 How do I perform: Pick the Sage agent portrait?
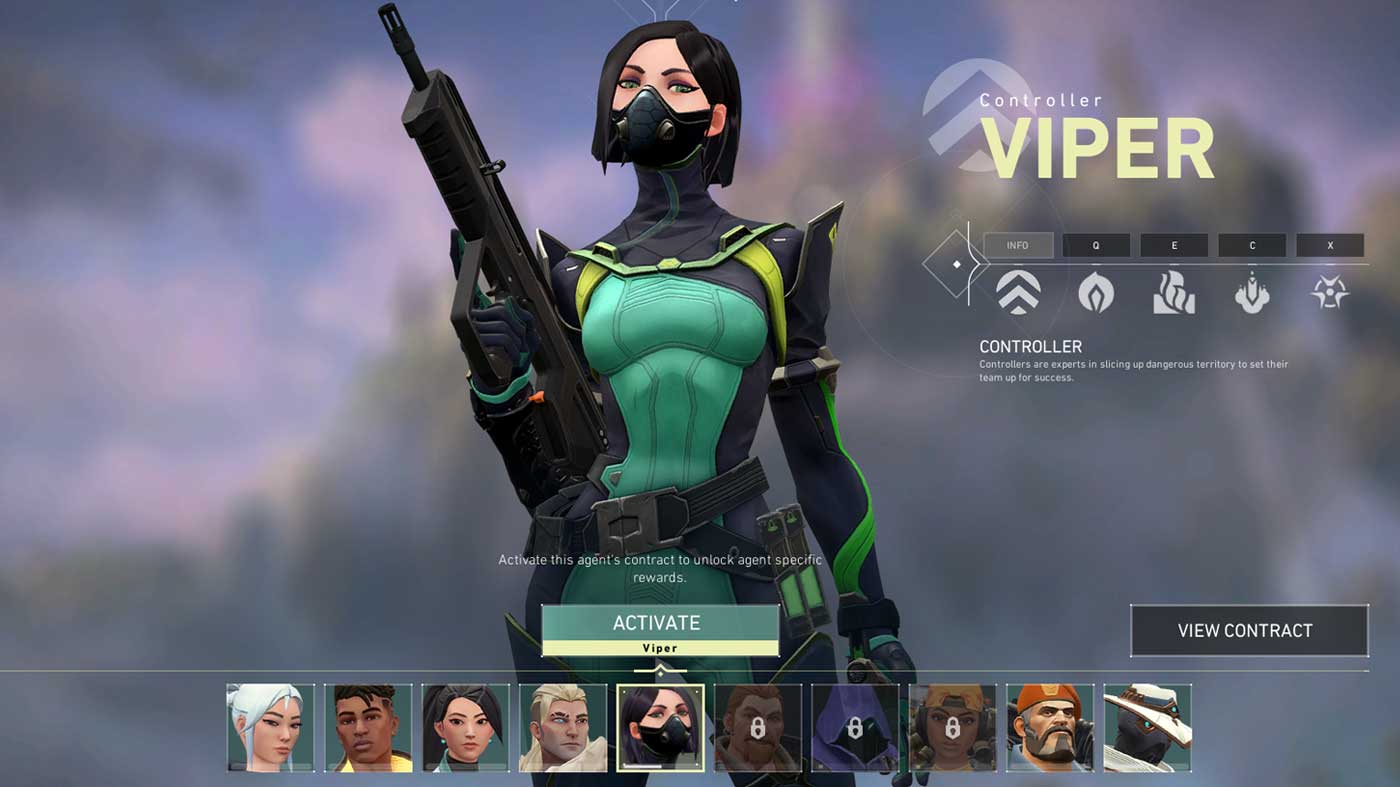click(465, 728)
